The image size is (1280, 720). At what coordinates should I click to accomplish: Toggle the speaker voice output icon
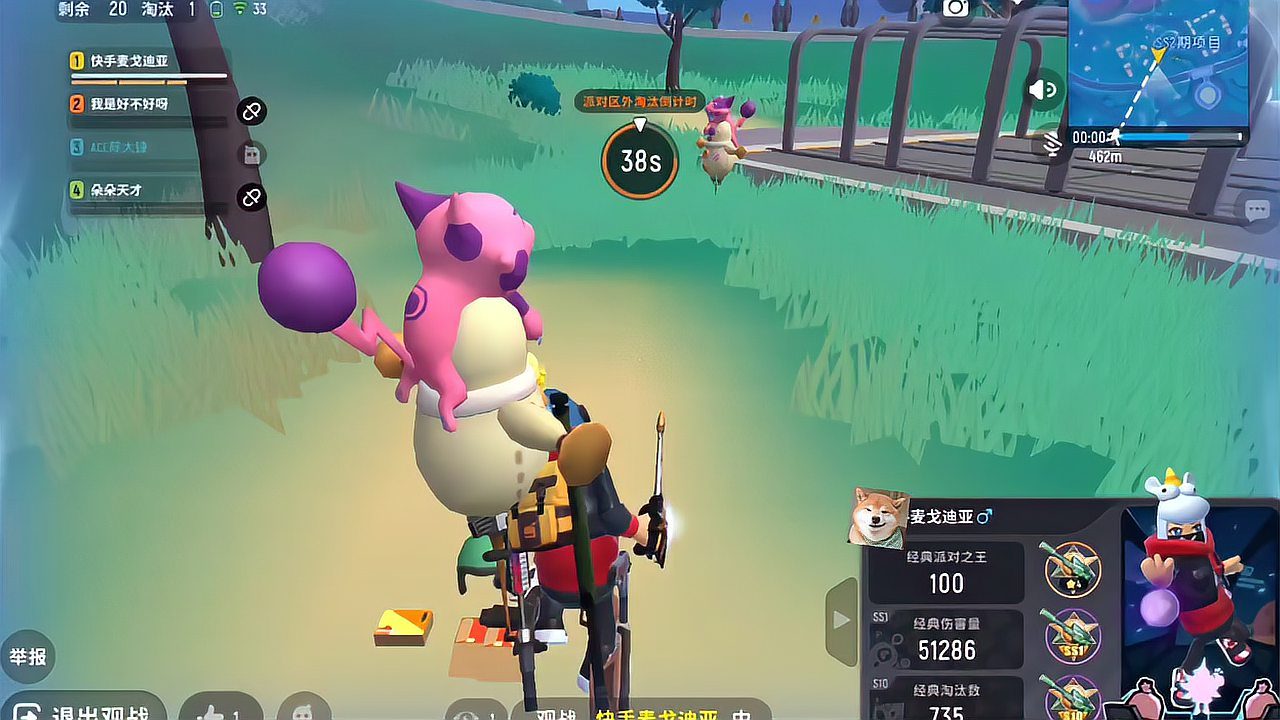click(1042, 91)
